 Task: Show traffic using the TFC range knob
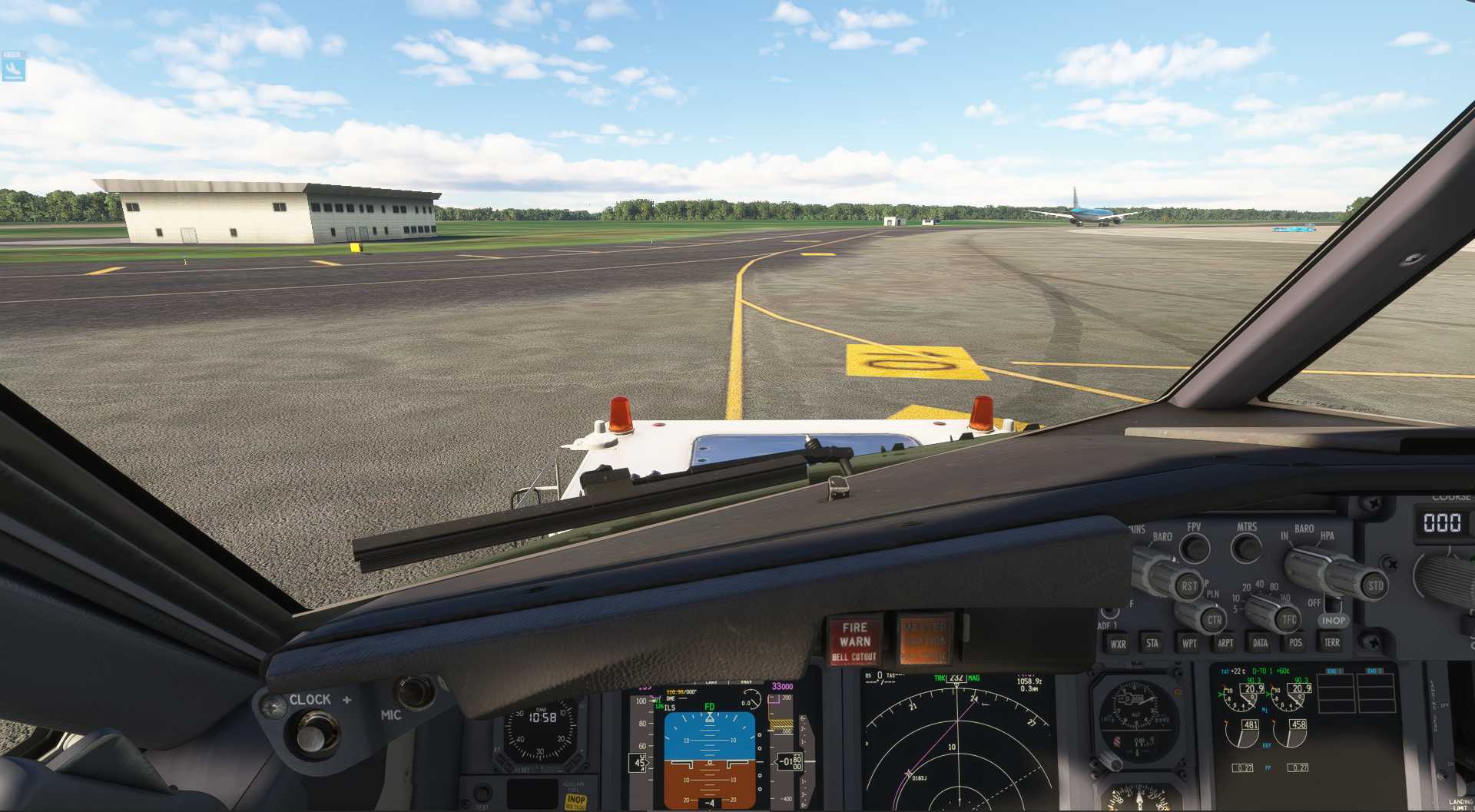click(1288, 618)
